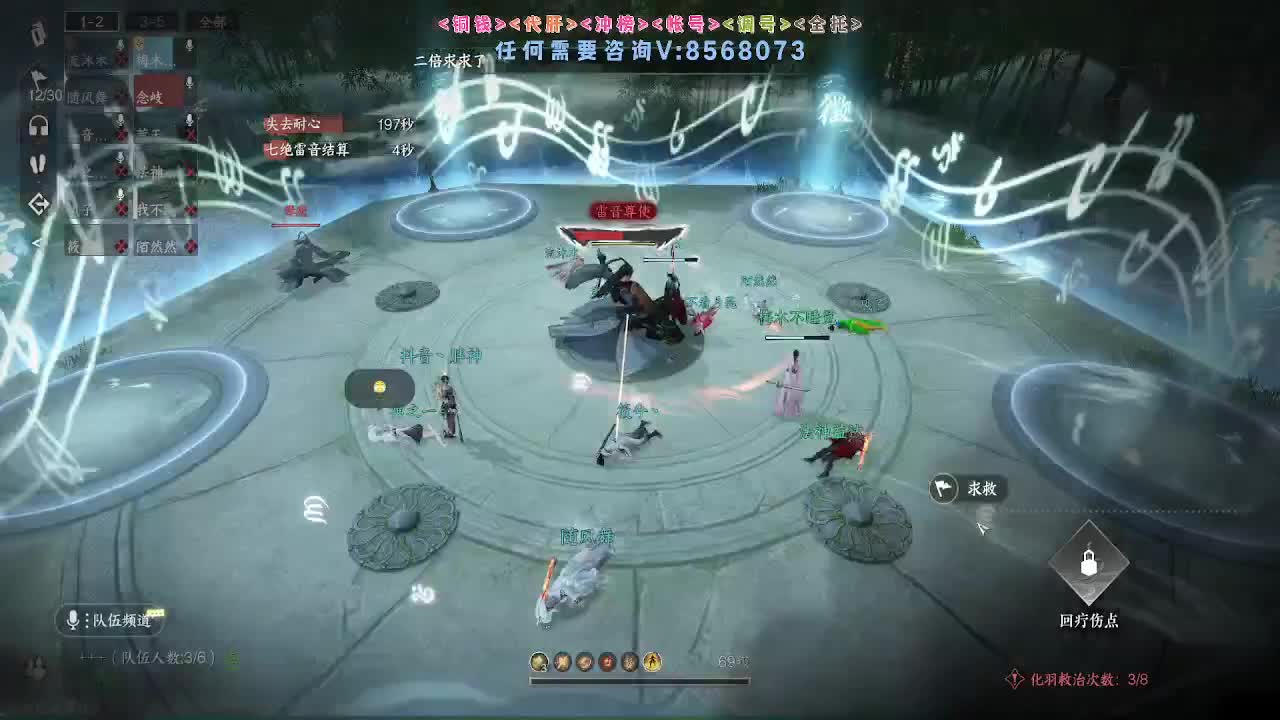Click the red buff icon in the bottom buff row
1280x720 pixels.
[x=607, y=661]
